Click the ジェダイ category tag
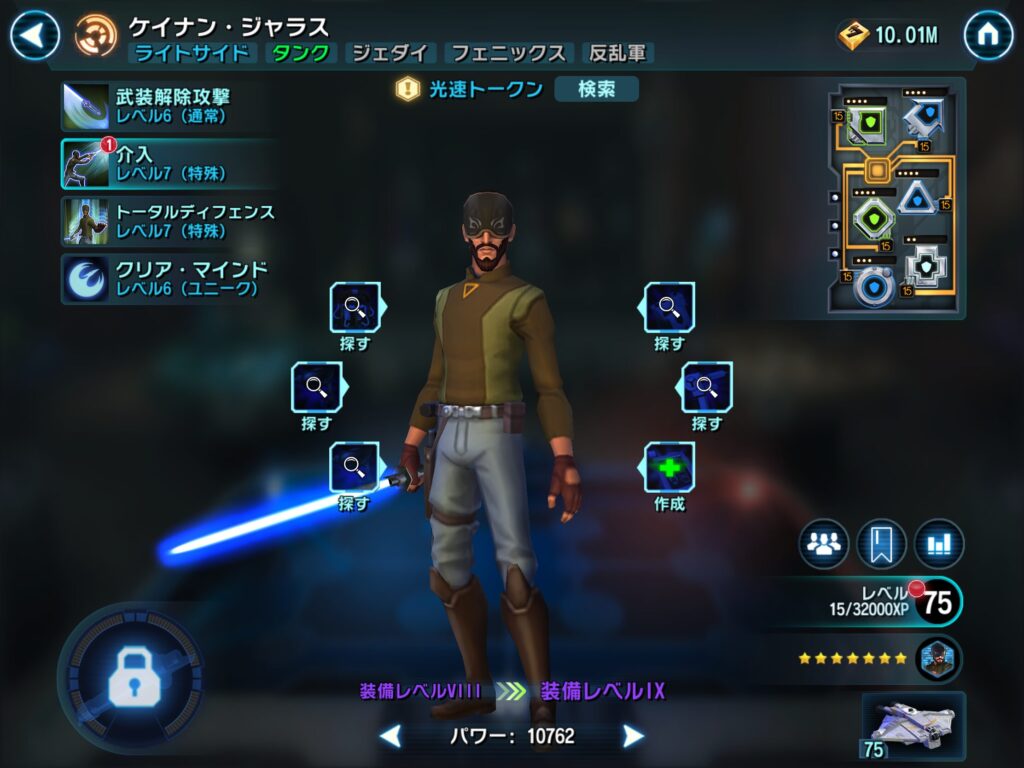The image size is (1024, 768). (390, 54)
